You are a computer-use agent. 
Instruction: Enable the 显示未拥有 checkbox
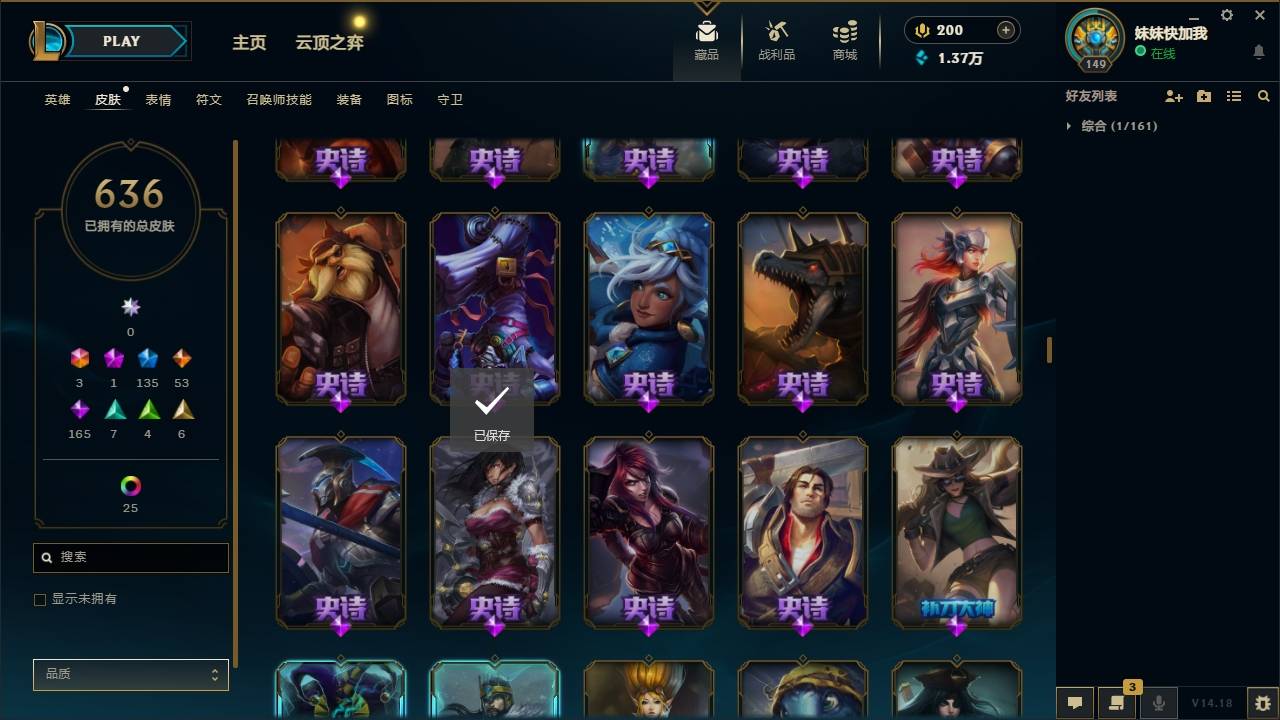(40, 599)
